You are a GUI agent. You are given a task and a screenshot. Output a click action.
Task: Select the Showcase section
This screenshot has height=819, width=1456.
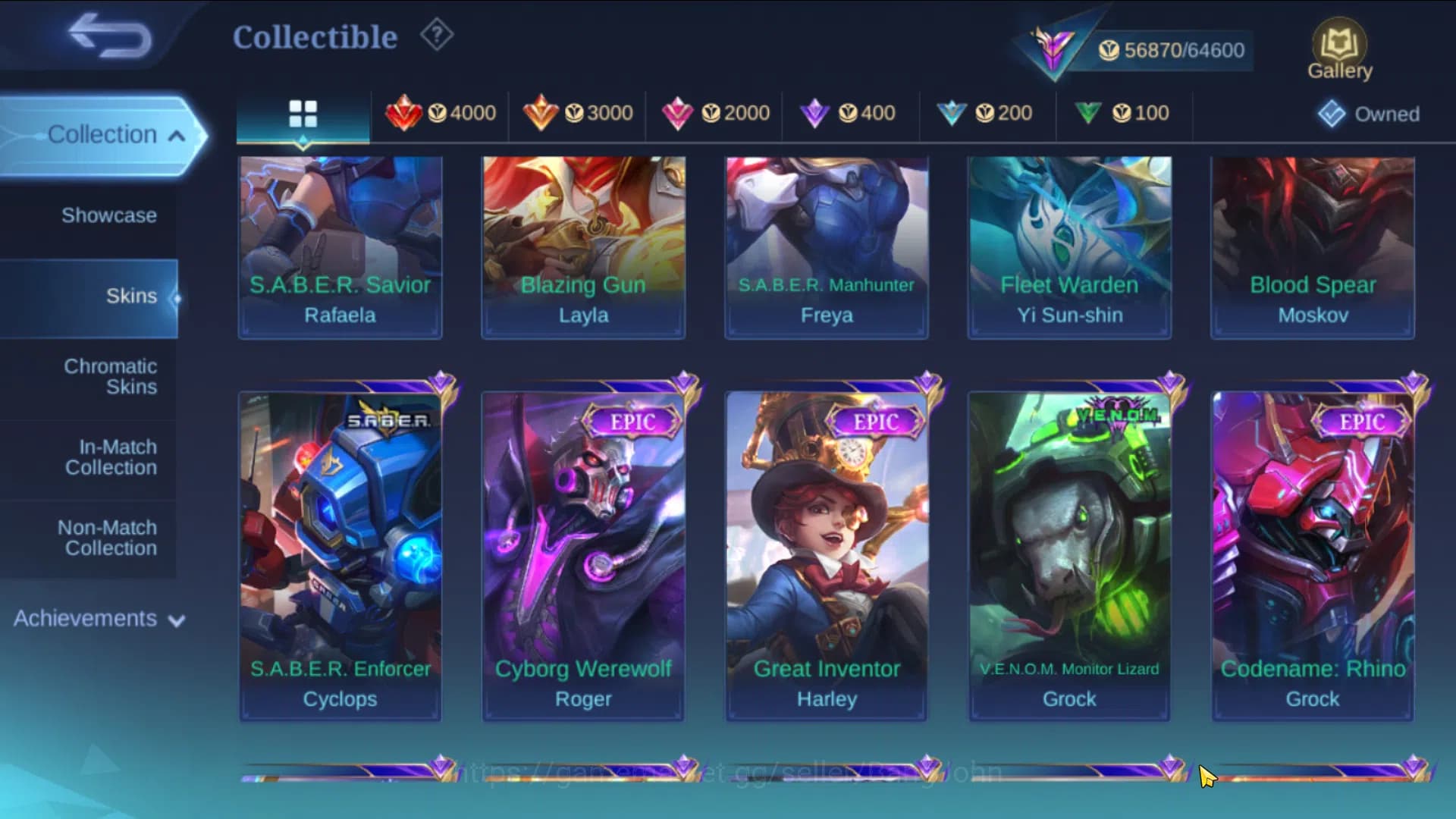tap(111, 215)
